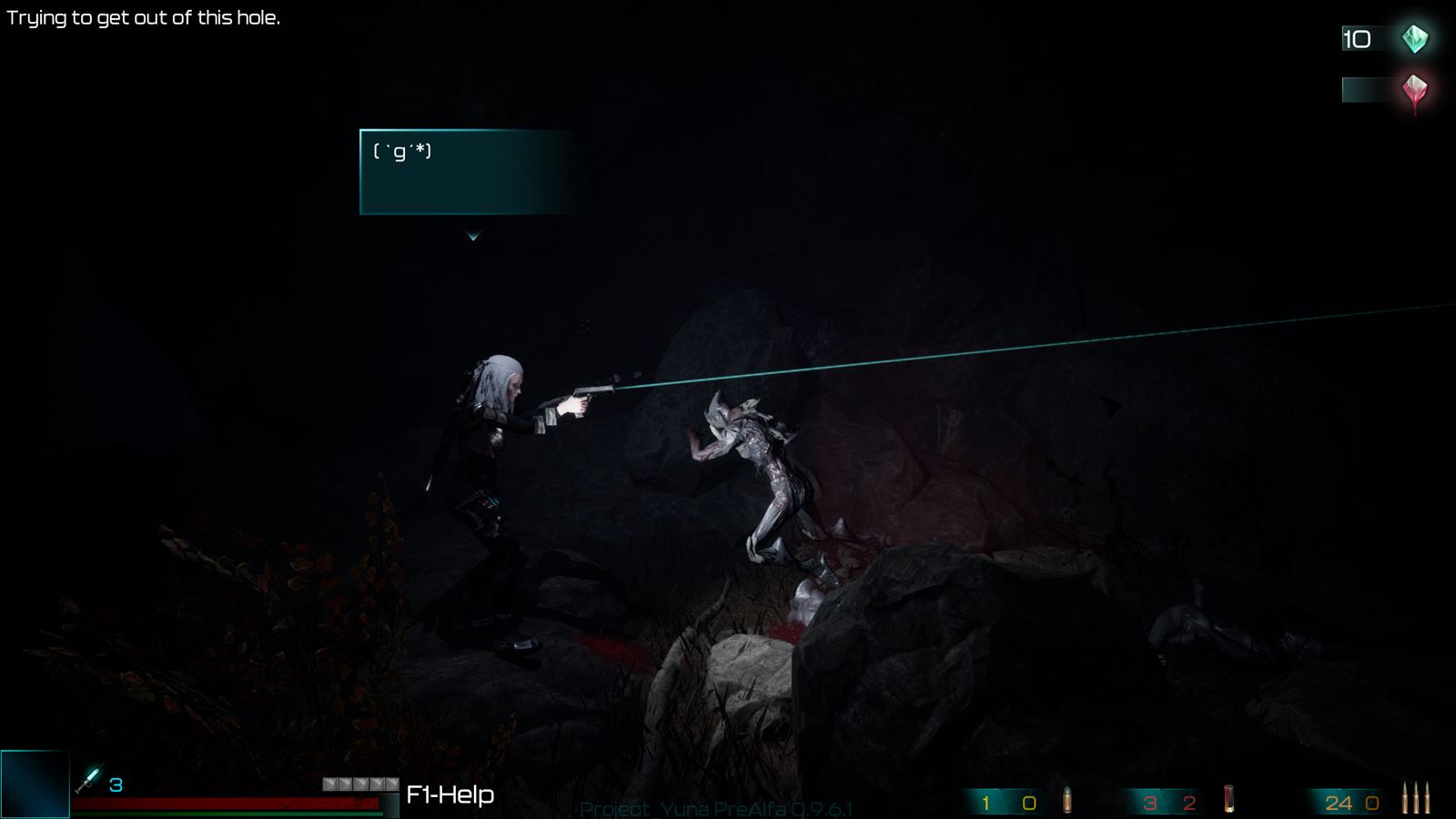Toggle the fourth grenade slot

(x=376, y=783)
